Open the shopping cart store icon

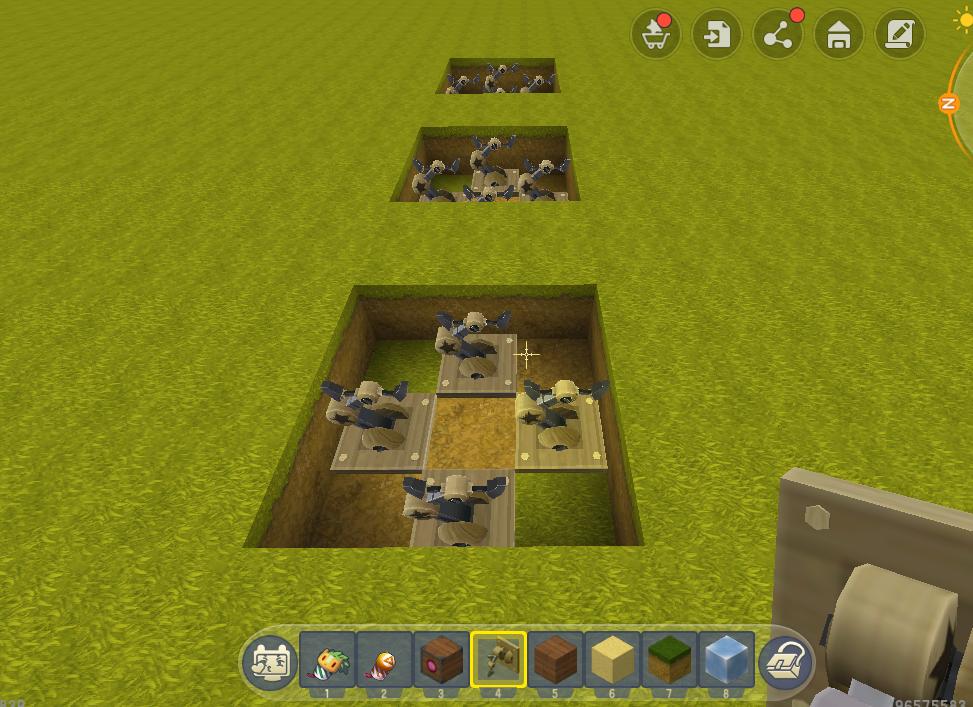point(656,35)
